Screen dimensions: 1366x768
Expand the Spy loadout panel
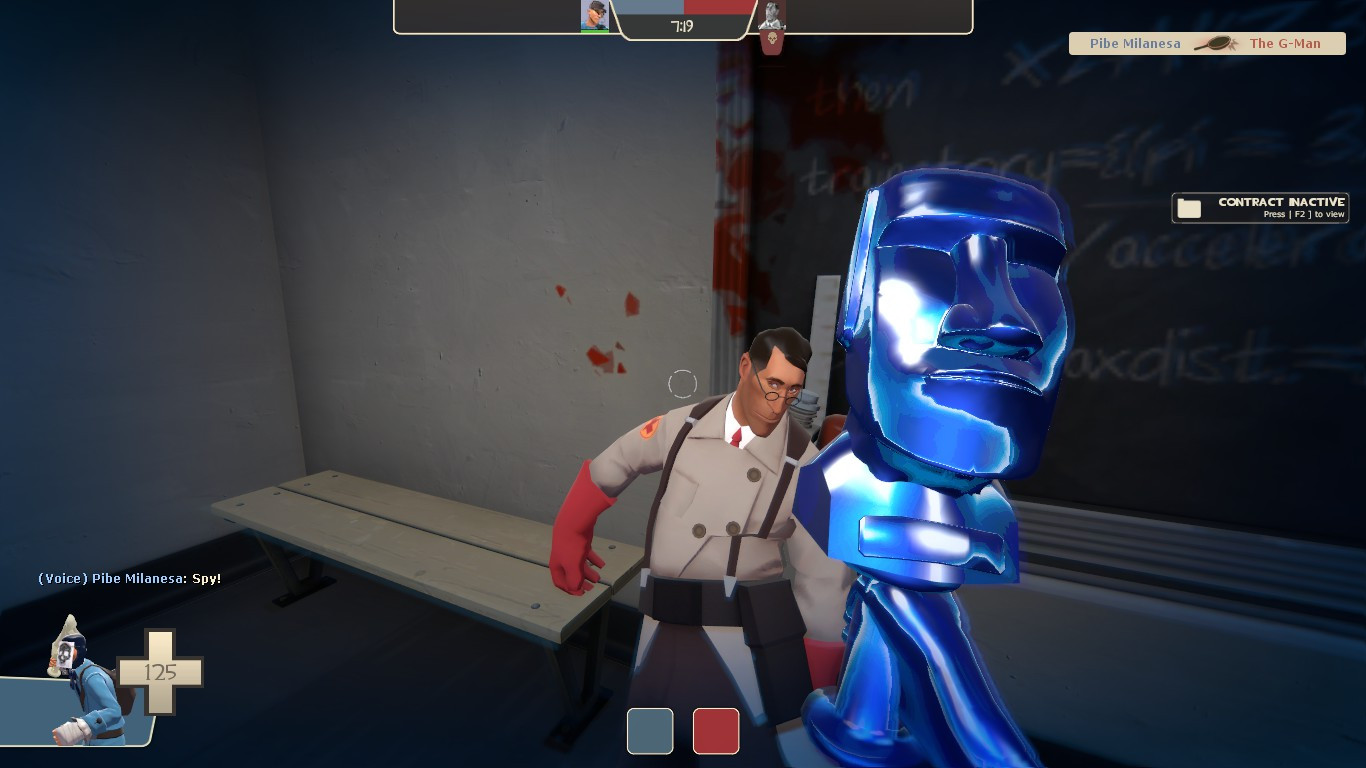[85, 690]
